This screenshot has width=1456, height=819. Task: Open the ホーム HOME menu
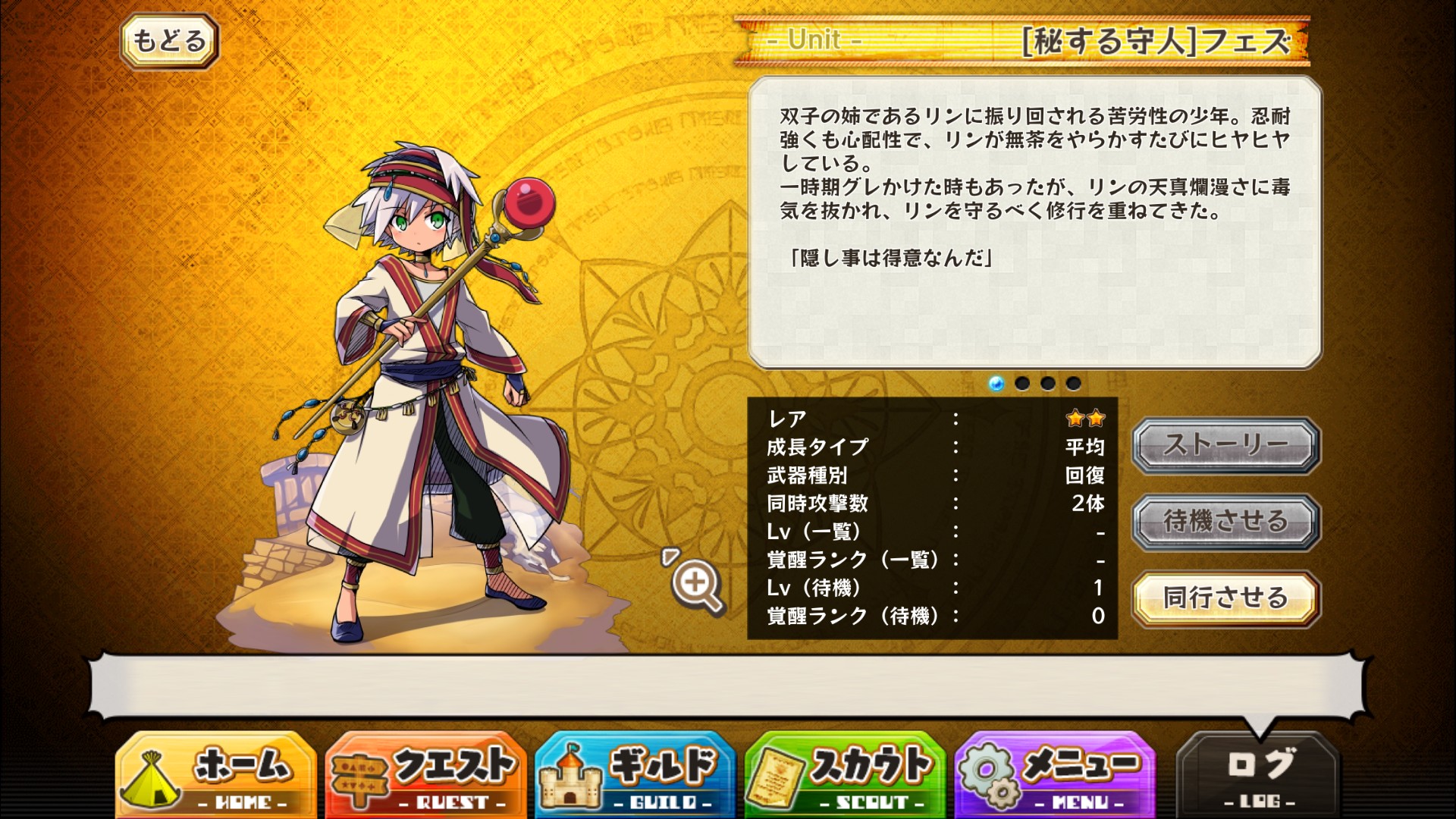click(x=216, y=775)
